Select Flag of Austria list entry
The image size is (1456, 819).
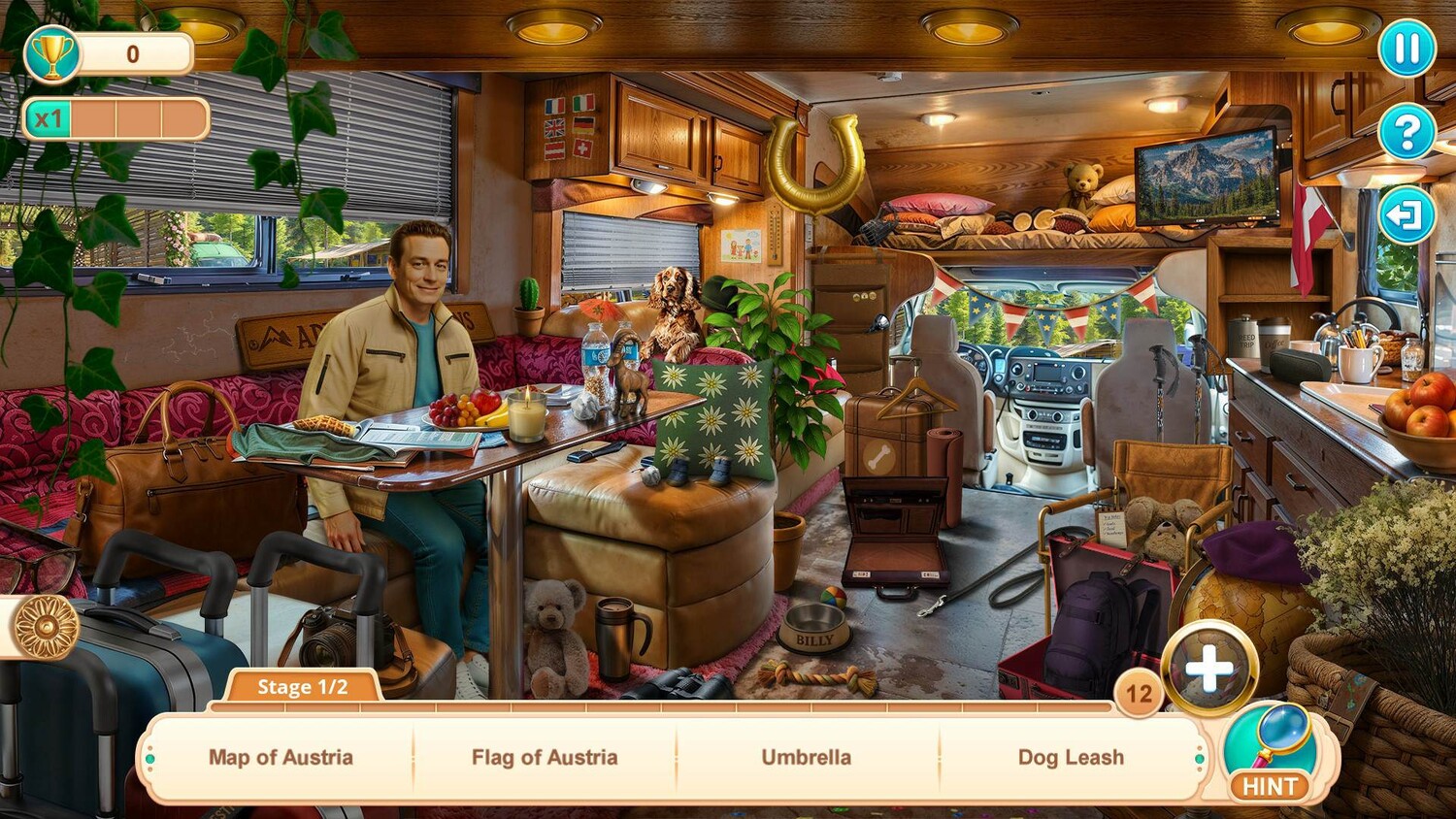pos(545,757)
